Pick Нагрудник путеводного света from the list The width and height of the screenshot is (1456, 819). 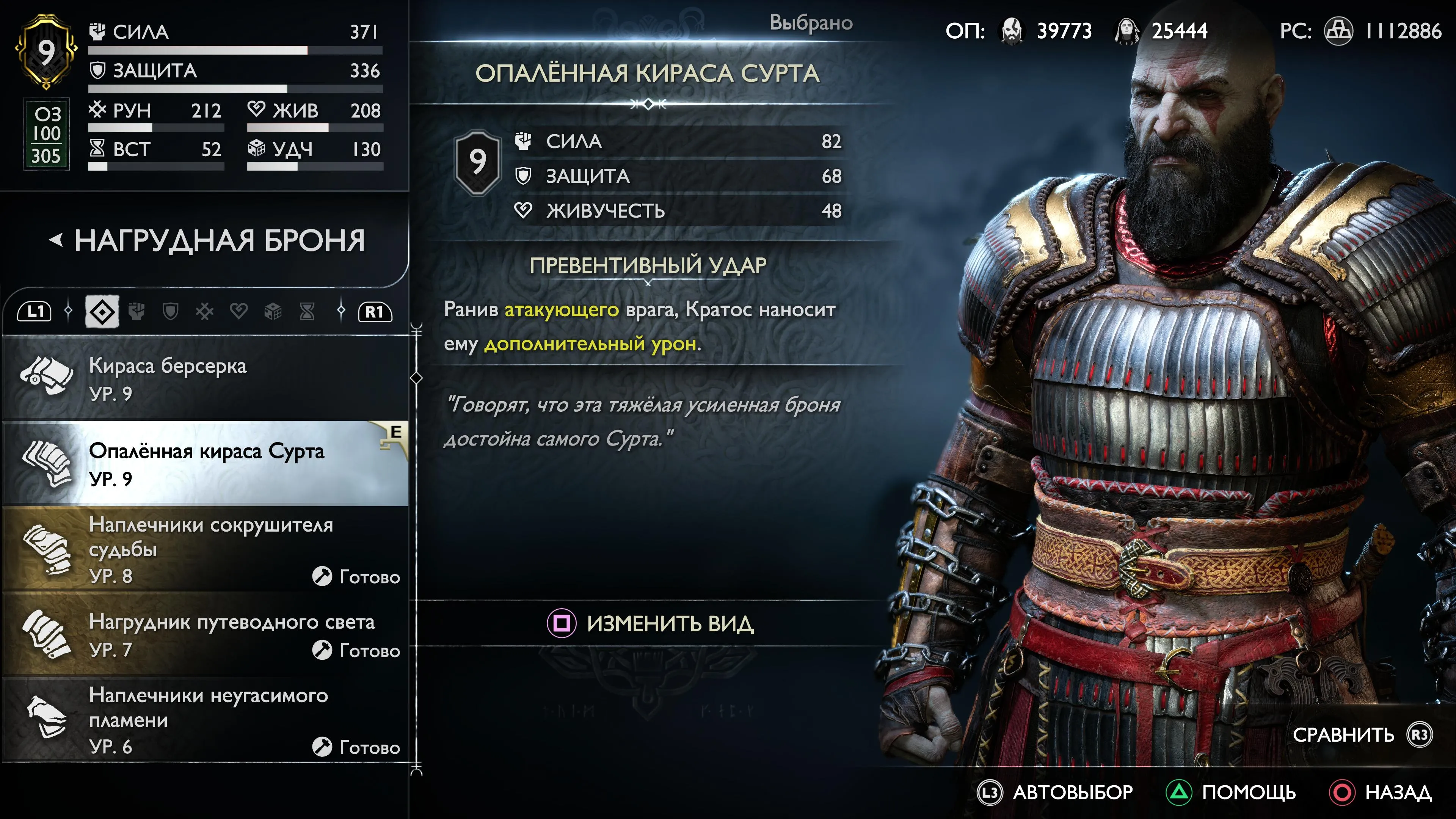[205, 635]
